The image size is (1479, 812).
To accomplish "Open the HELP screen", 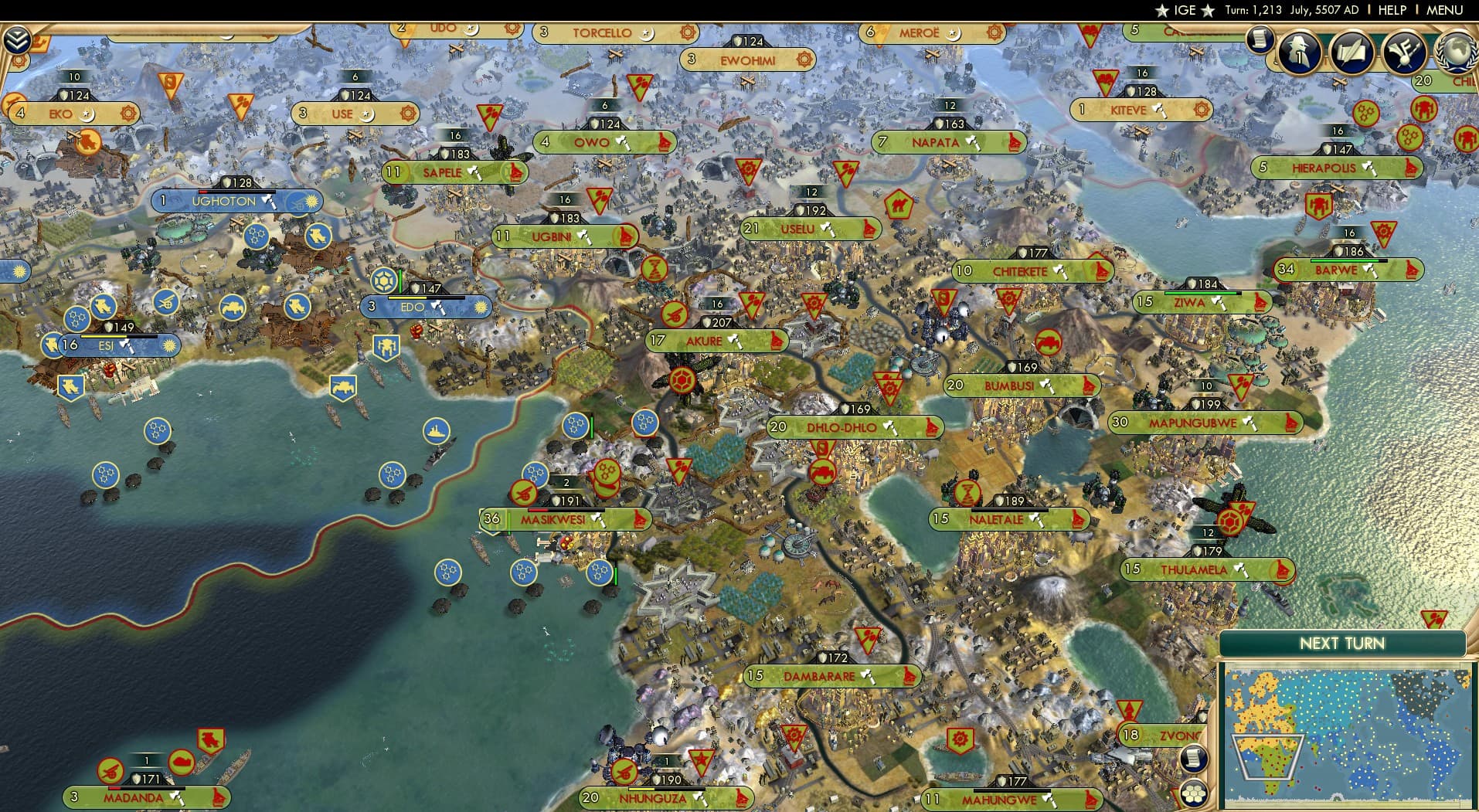I will (x=1391, y=10).
